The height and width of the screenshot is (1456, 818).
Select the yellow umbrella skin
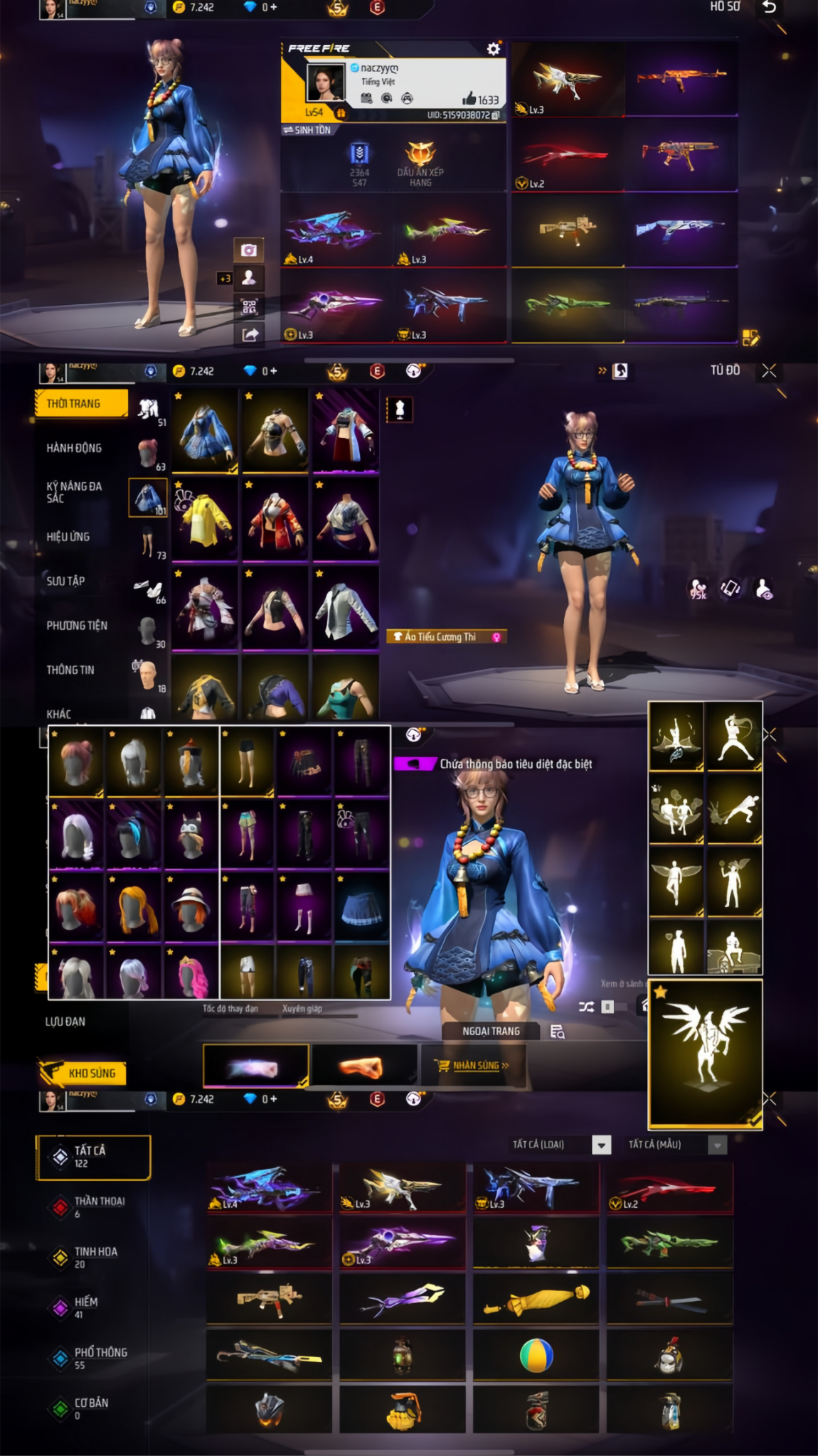(x=536, y=1300)
